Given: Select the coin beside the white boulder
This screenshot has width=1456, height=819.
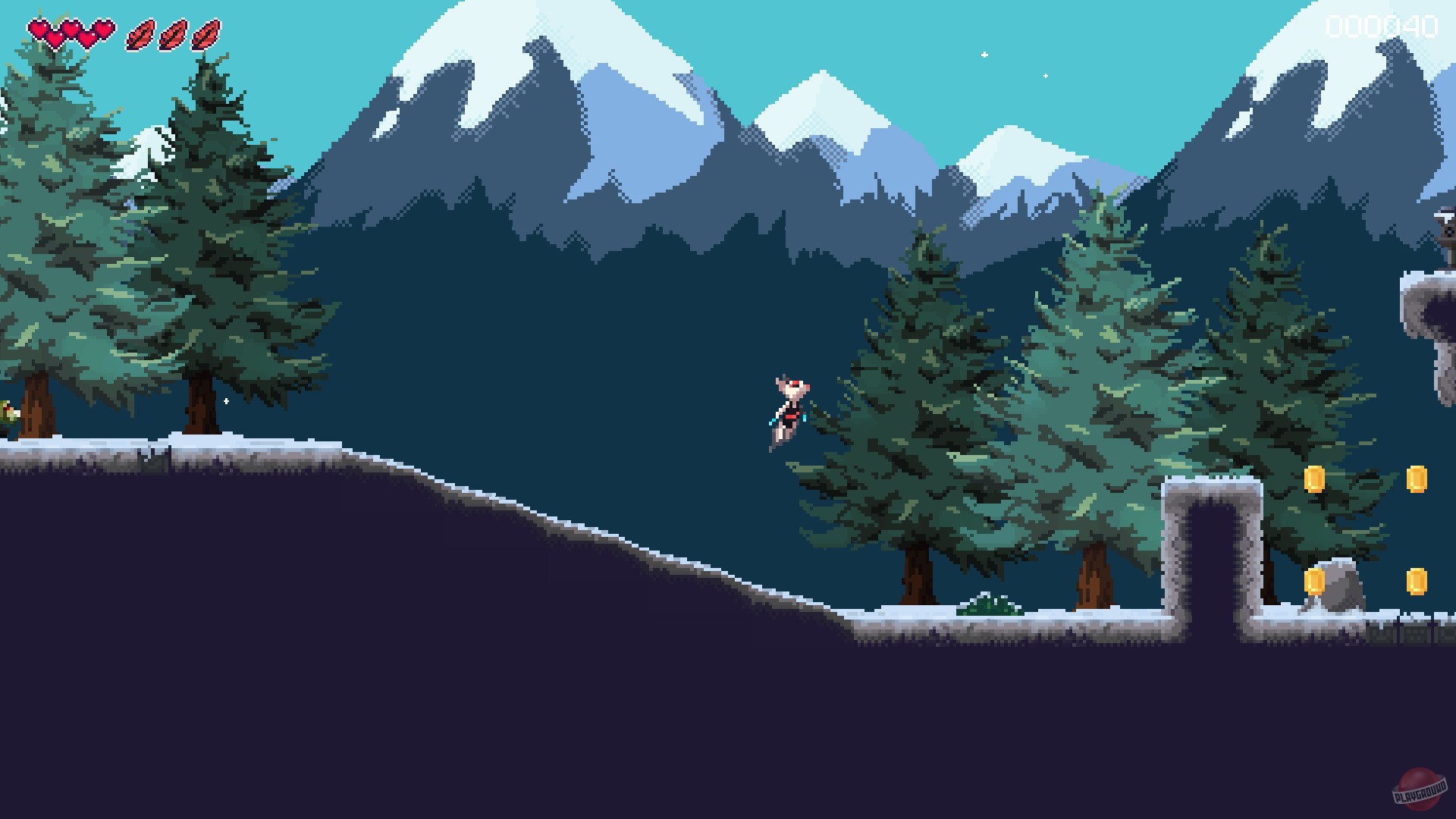Looking at the screenshot, I should pos(1314,580).
